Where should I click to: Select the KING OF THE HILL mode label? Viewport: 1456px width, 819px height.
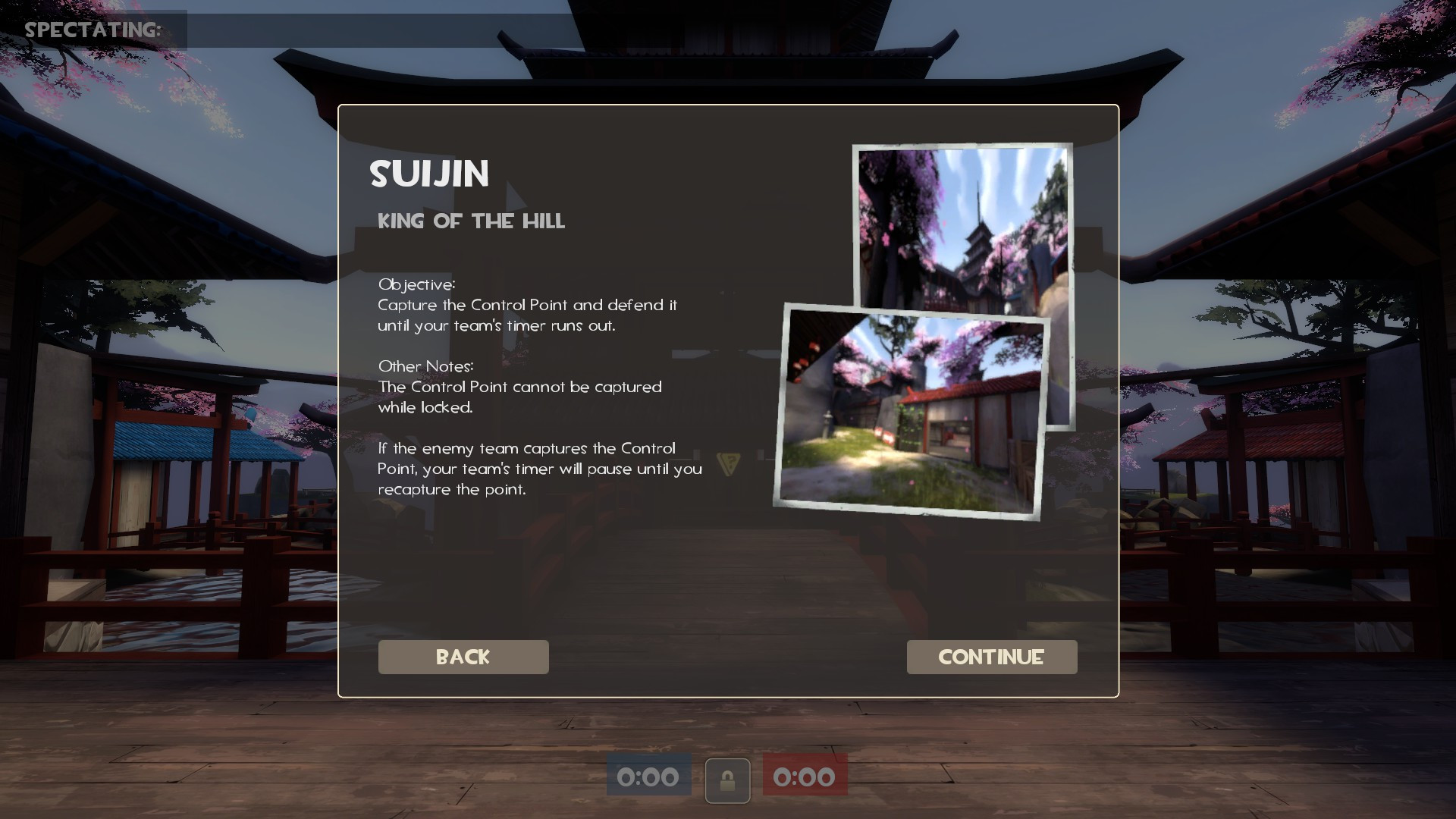472,221
